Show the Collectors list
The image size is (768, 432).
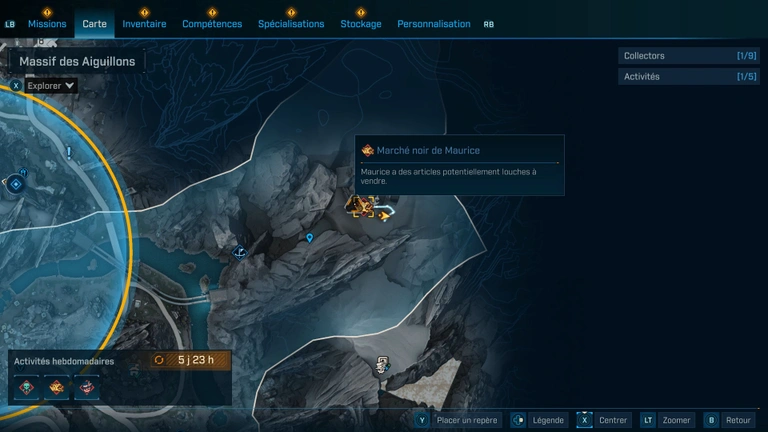(688, 56)
